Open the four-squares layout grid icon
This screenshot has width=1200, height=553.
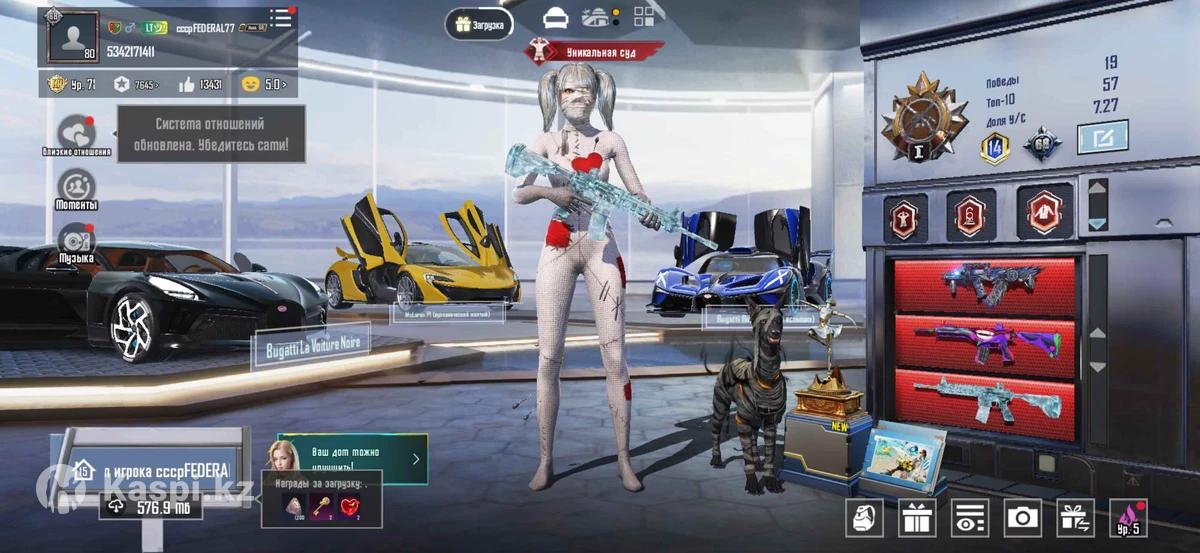click(644, 16)
